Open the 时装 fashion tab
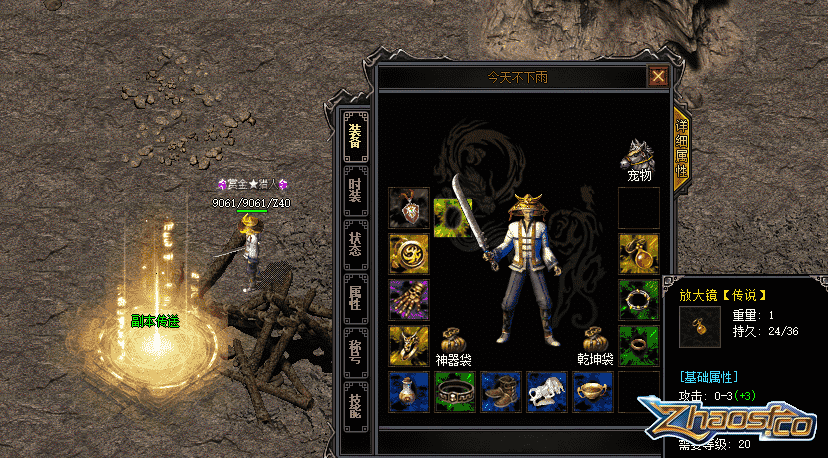The image size is (828, 458). click(x=355, y=192)
